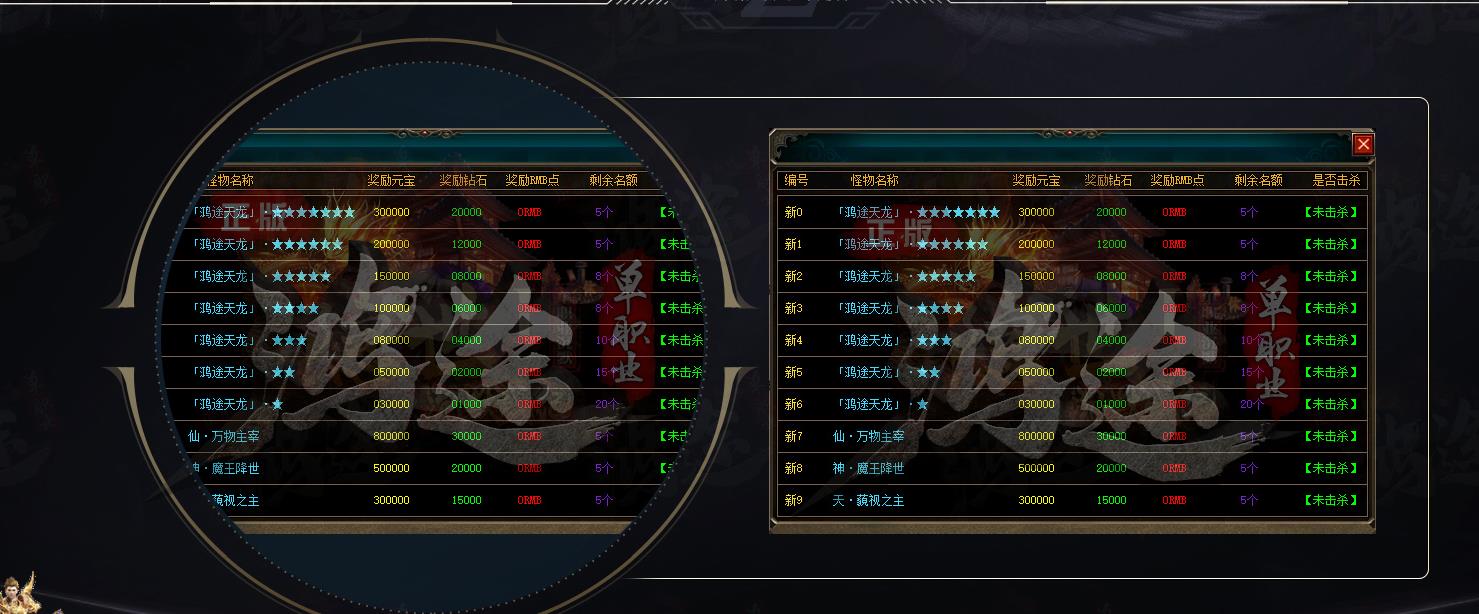Pick the list row labeled 新4
Image resolution: width=1479 pixels, height=614 pixels.
click(x=1071, y=340)
